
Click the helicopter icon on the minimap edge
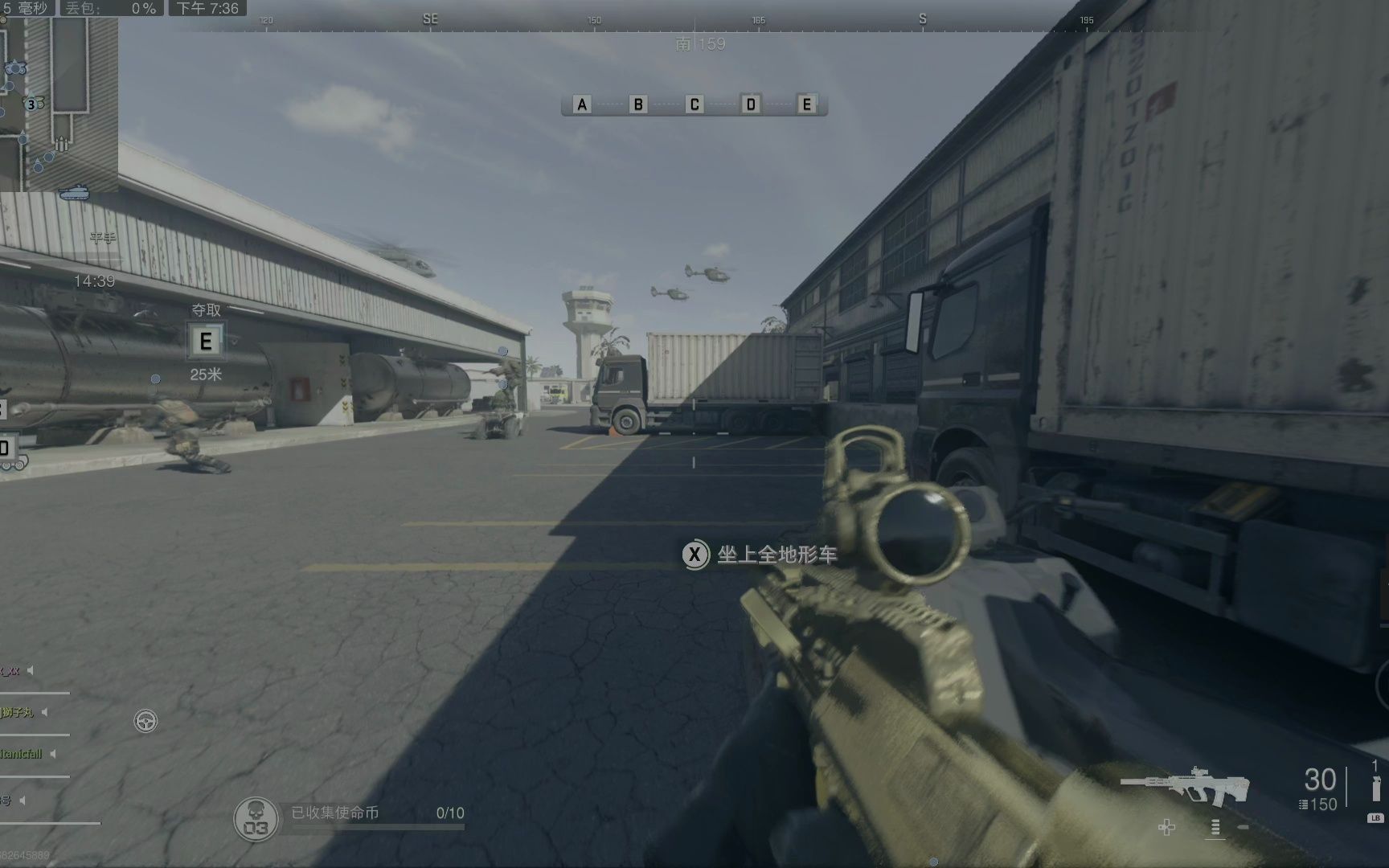(16, 68)
